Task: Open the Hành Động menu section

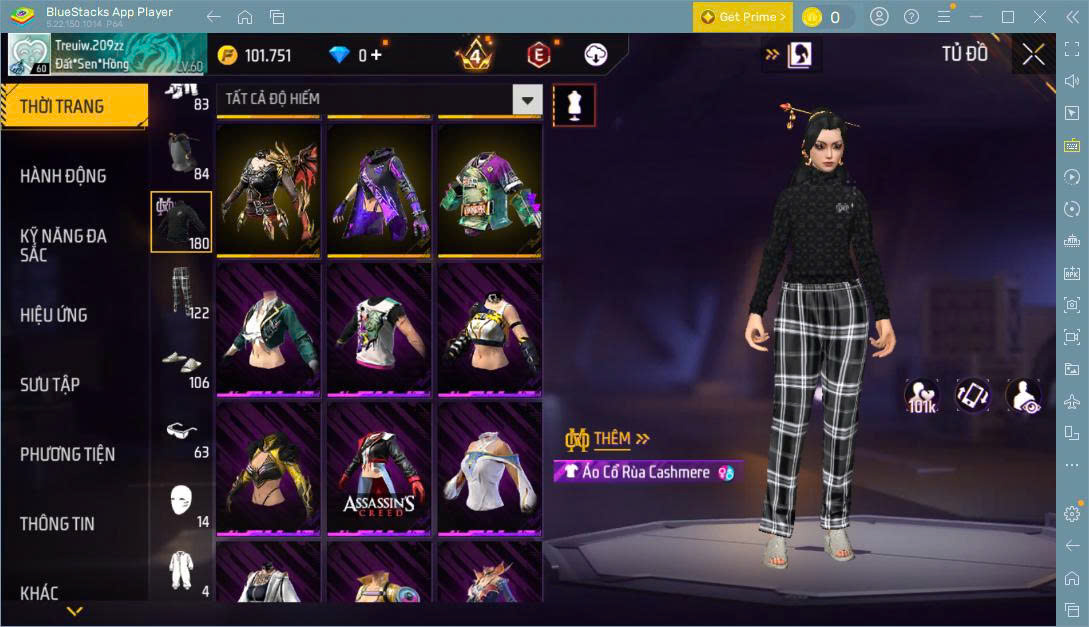Action: [63, 176]
